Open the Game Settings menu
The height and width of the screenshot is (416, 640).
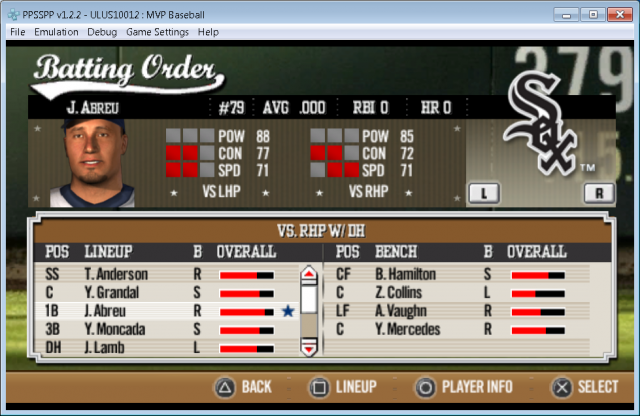tap(158, 32)
